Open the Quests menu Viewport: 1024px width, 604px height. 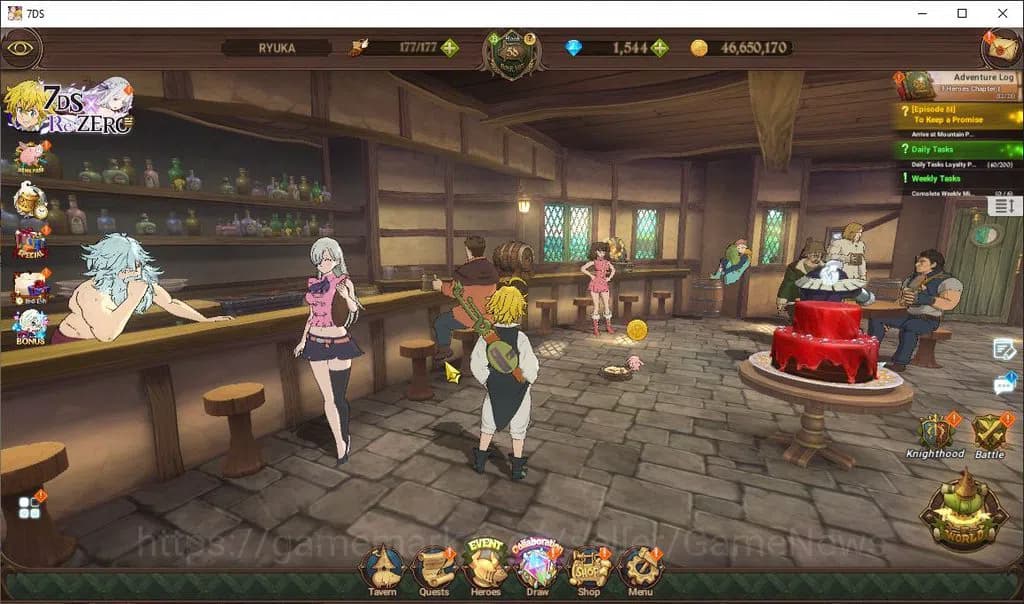[434, 570]
